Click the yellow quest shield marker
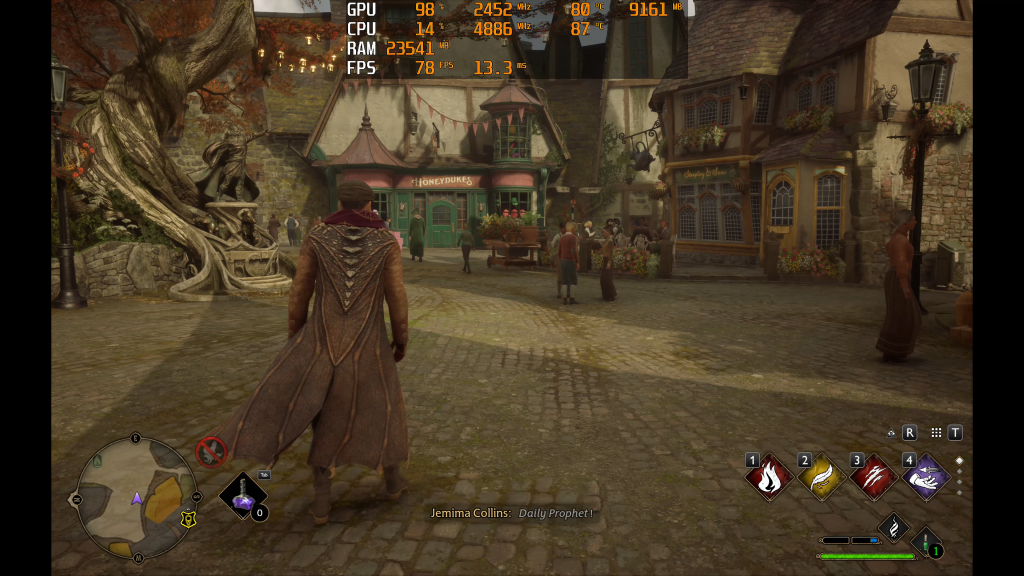The width and height of the screenshot is (1024, 576). (187, 519)
